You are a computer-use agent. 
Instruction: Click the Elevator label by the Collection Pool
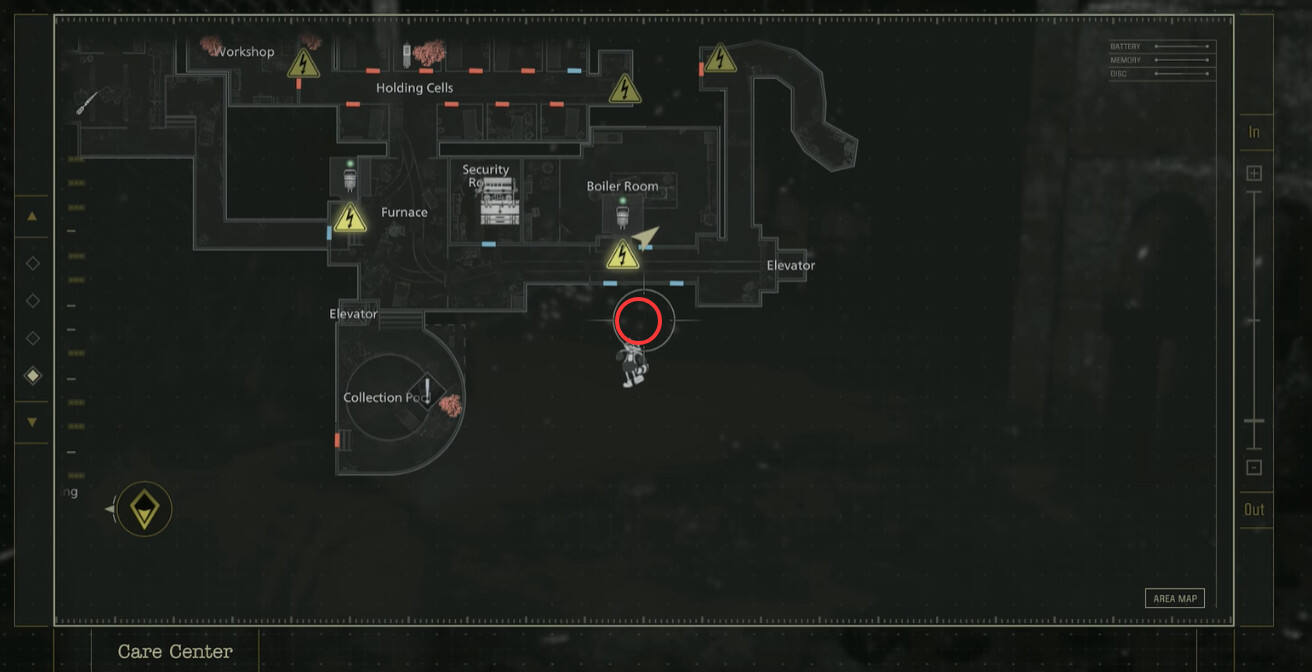tap(353, 314)
